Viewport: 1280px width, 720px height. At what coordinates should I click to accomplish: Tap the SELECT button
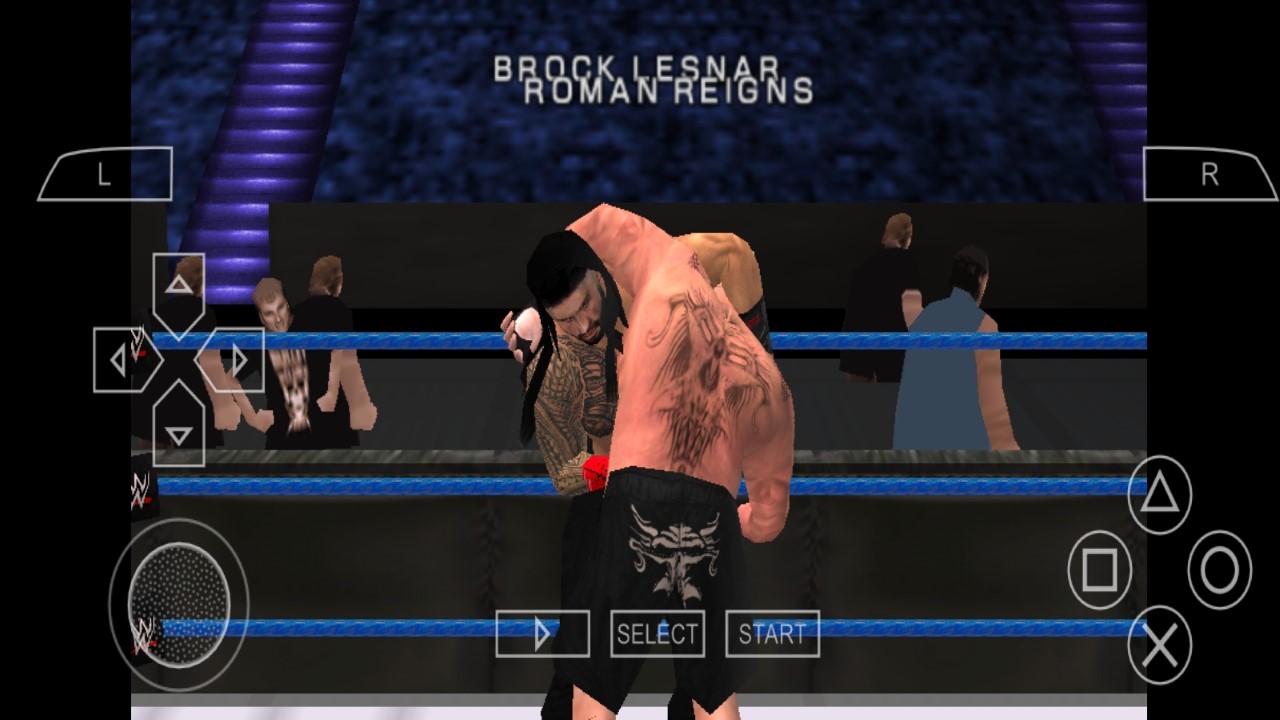coord(657,634)
